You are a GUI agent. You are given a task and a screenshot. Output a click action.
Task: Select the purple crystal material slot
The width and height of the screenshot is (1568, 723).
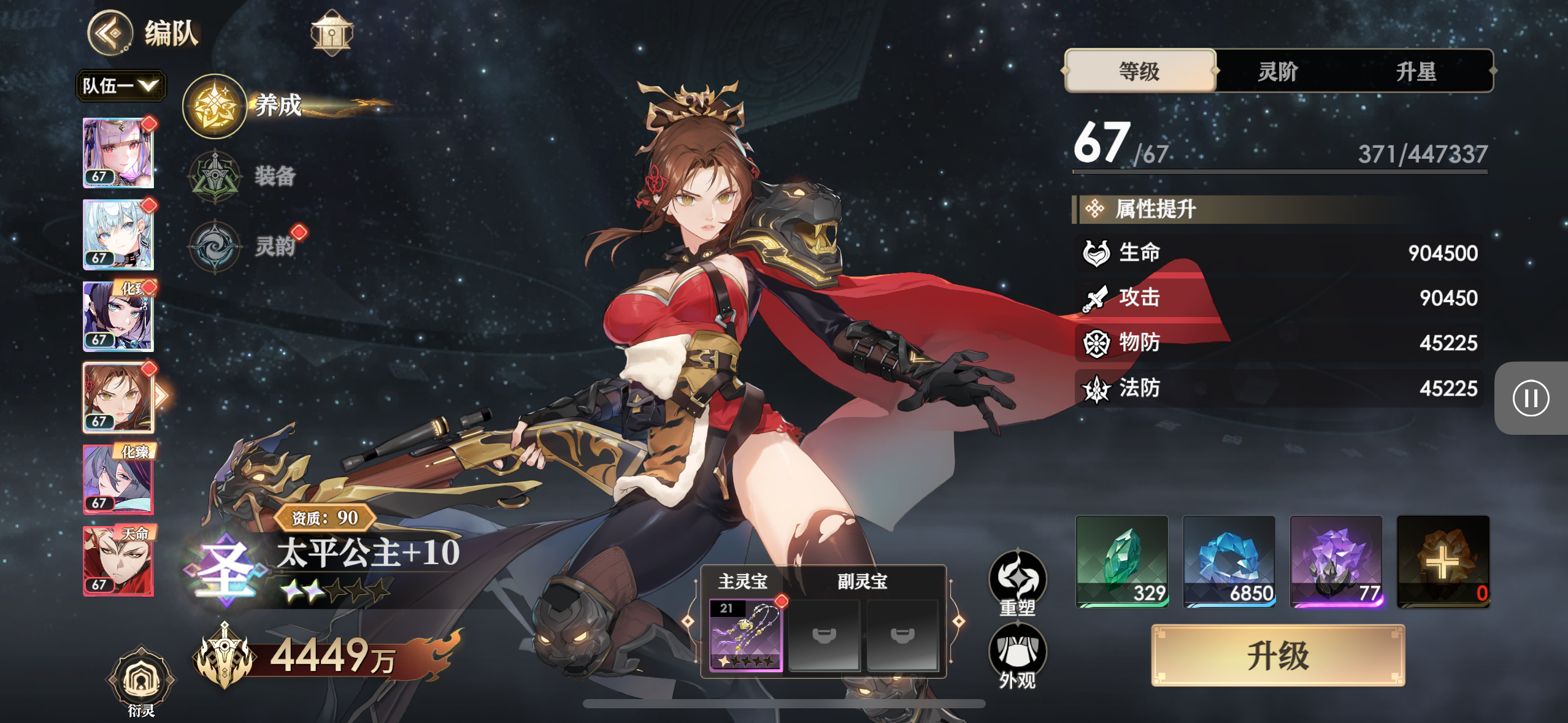(1336, 561)
